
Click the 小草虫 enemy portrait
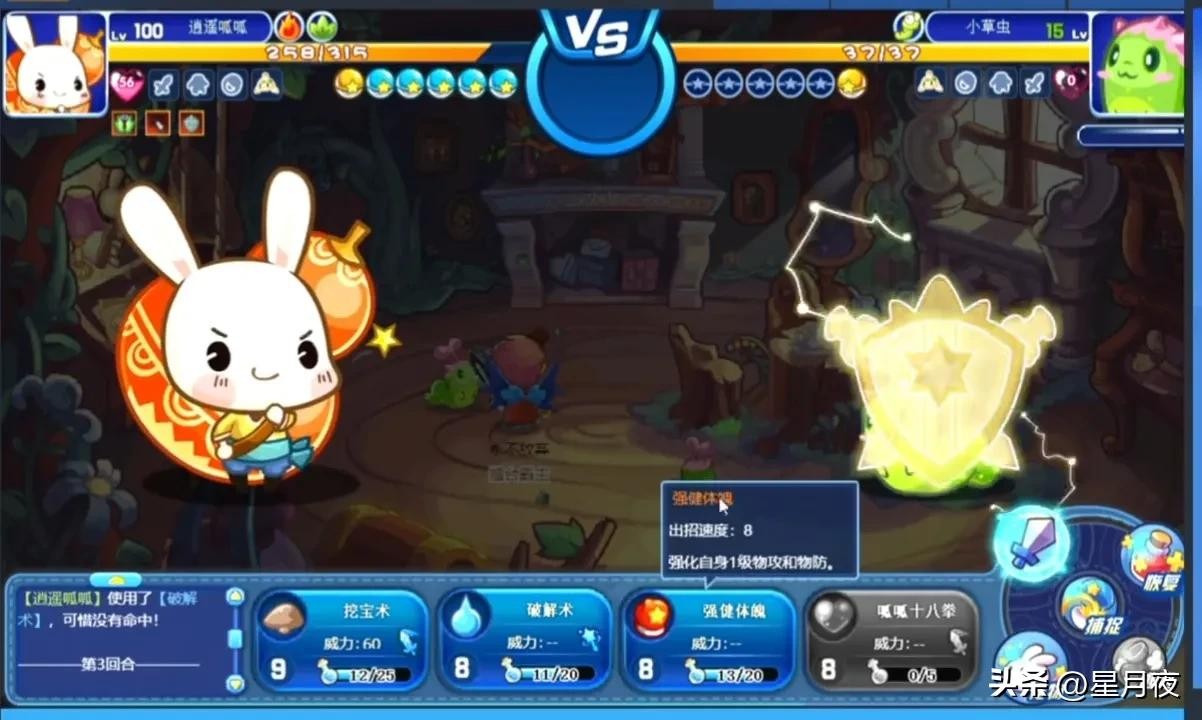[x=1142, y=62]
